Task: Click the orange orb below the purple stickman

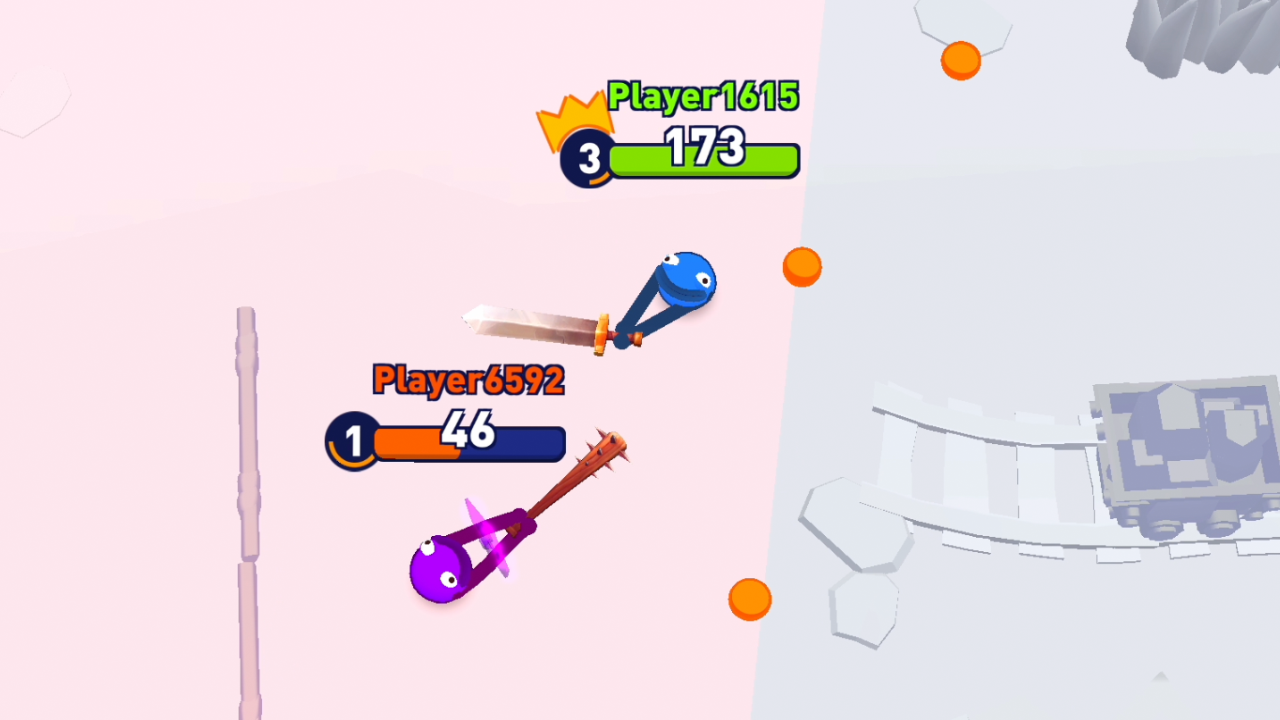Action: coord(750,597)
